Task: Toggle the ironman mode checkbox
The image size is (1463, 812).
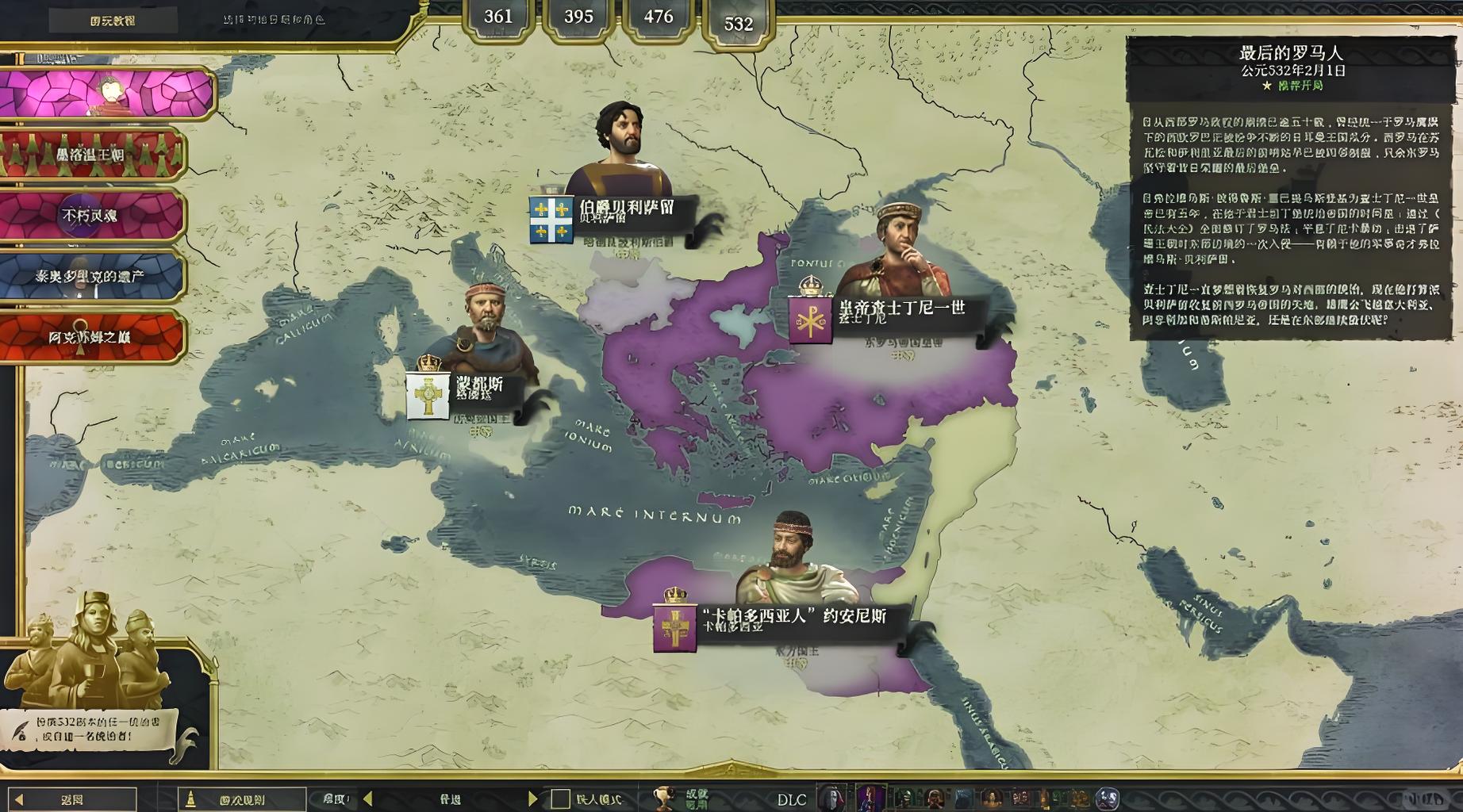Action: [560, 799]
